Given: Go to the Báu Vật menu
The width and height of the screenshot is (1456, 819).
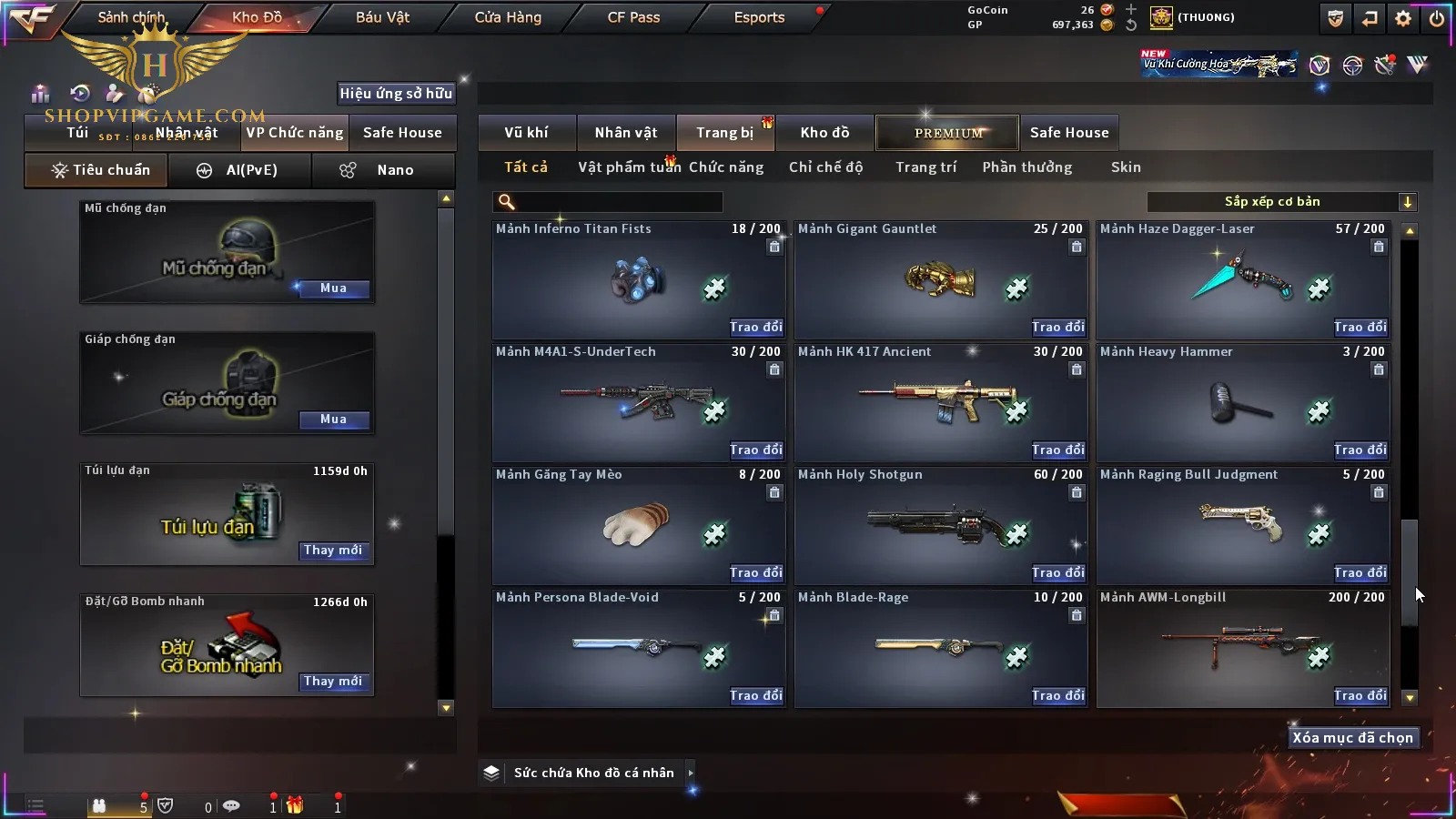Looking at the screenshot, I should click(x=382, y=17).
